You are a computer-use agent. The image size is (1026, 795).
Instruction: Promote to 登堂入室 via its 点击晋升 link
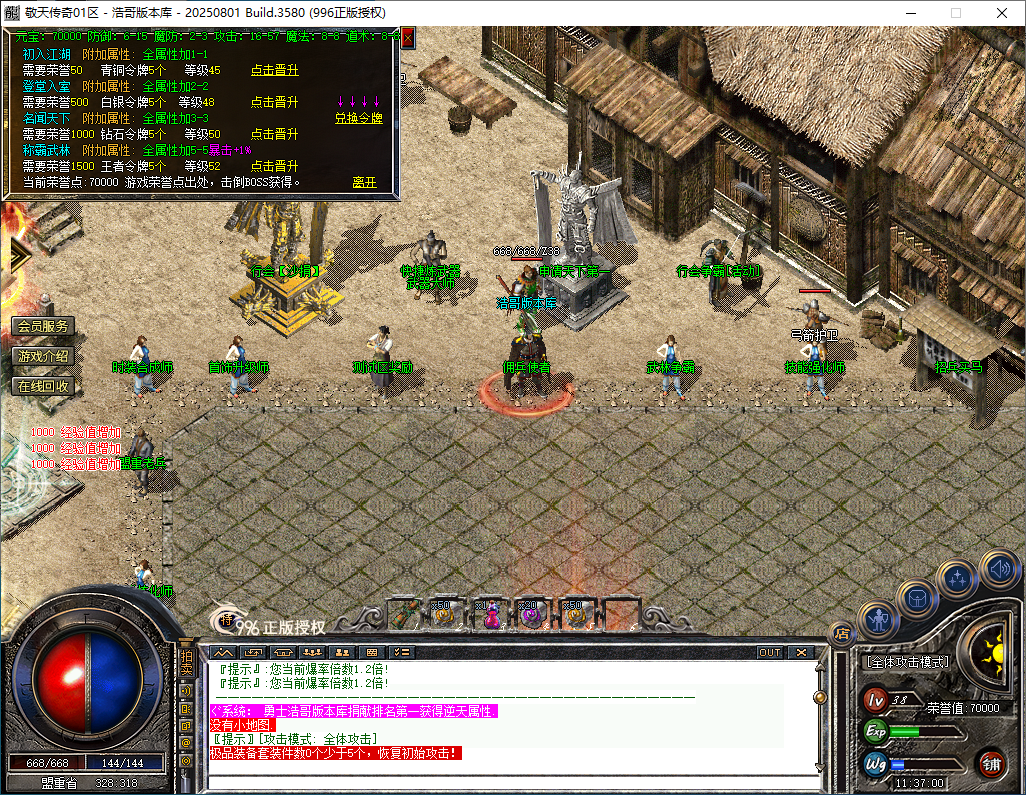point(274,102)
